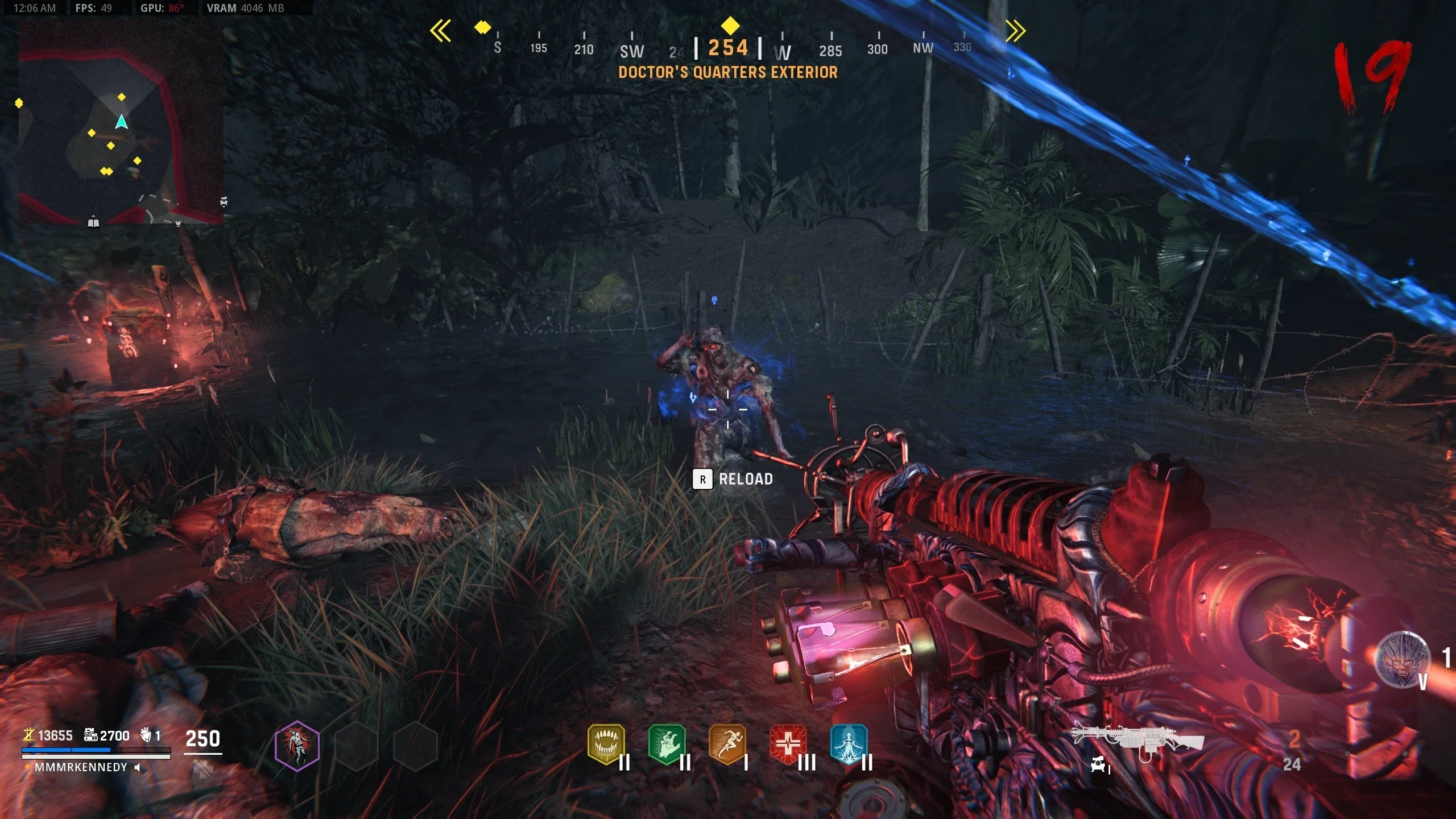Select the MMMRKENNEDY player nameplate

click(x=81, y=767)
